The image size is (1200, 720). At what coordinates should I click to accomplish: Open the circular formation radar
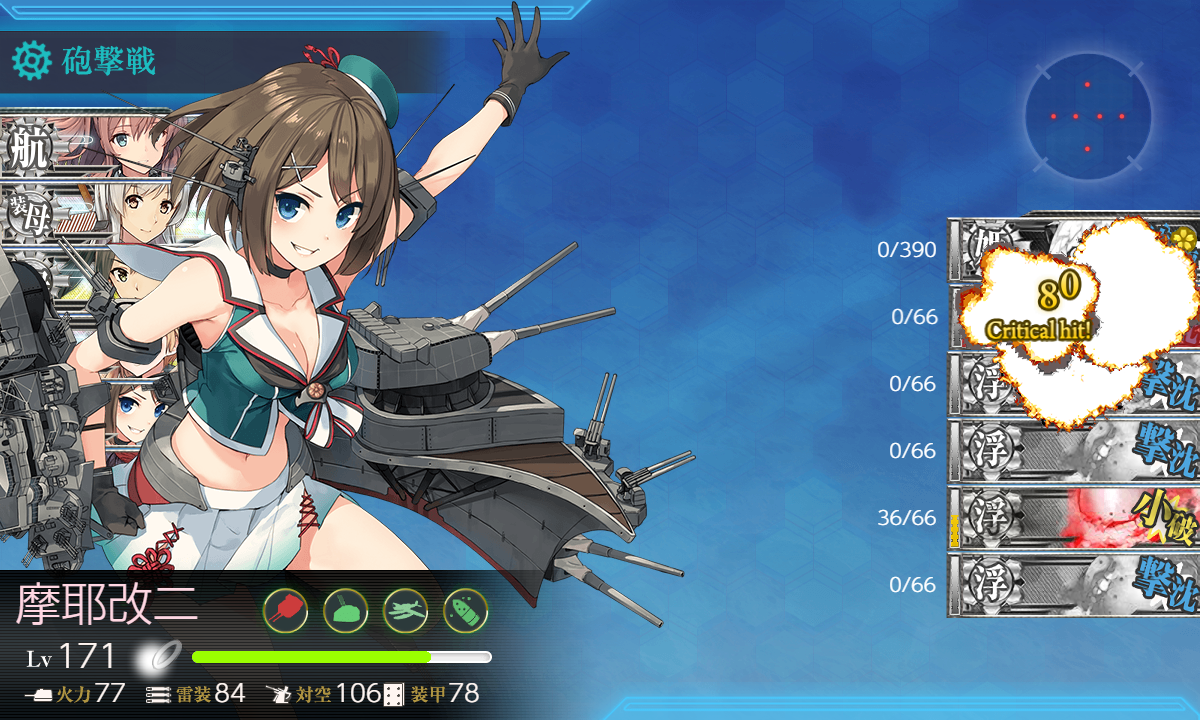point(1087,117)
